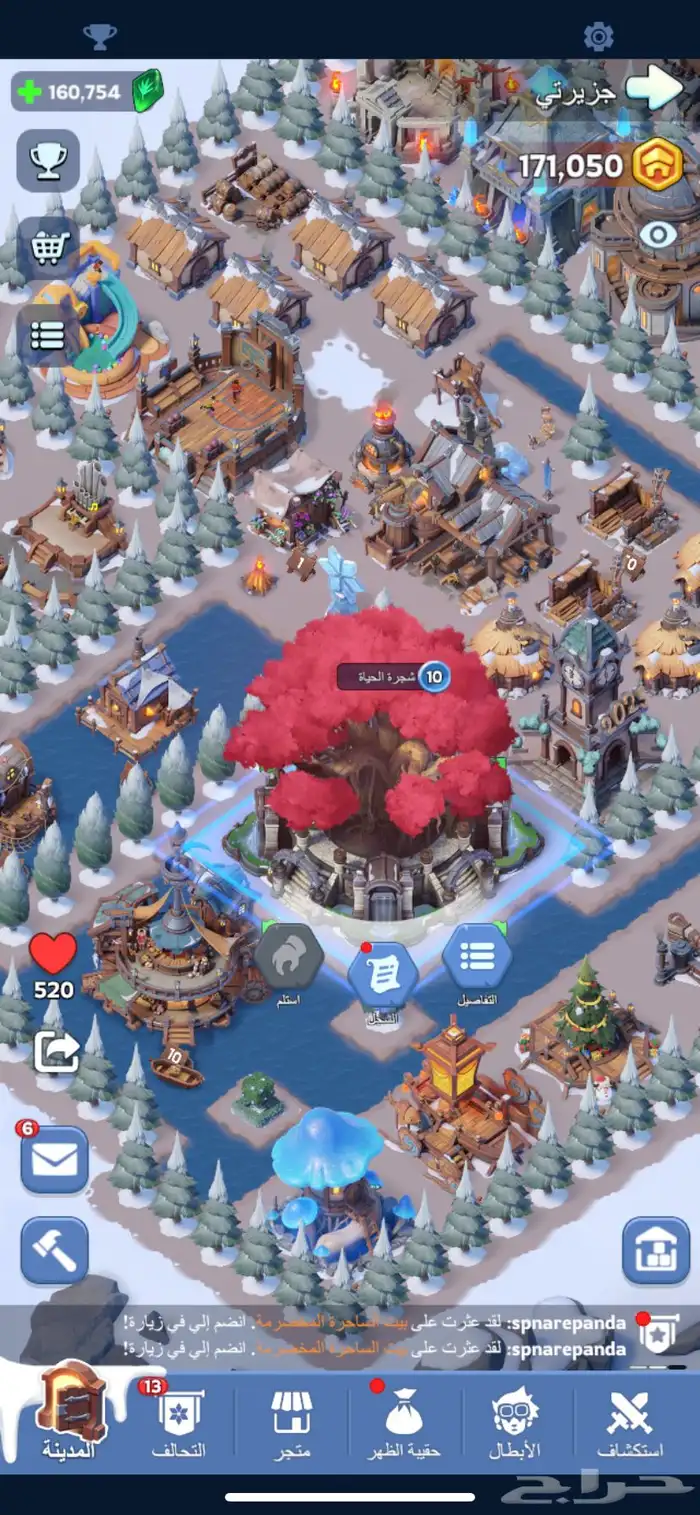Add more green gems with plus button
Screen dimensions: 700x1515
point(31,92)
